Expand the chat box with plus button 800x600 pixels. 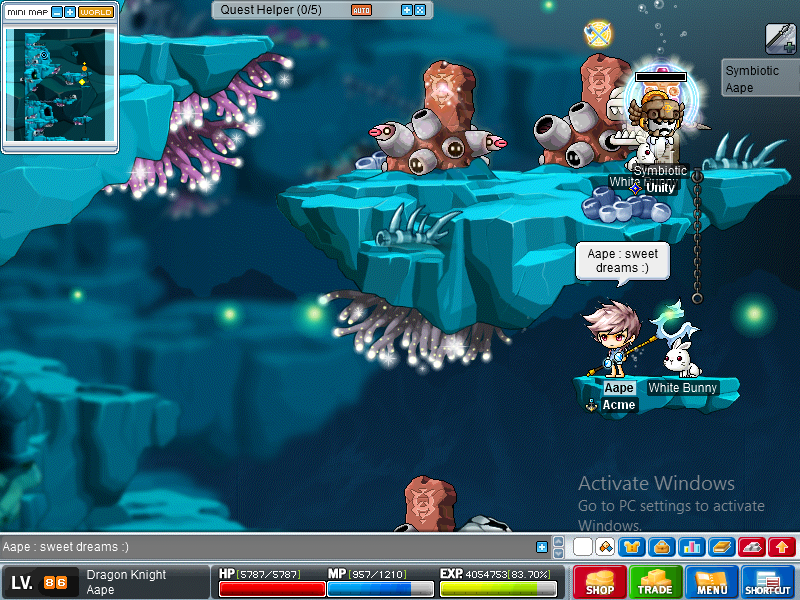(x=542, y=547)
